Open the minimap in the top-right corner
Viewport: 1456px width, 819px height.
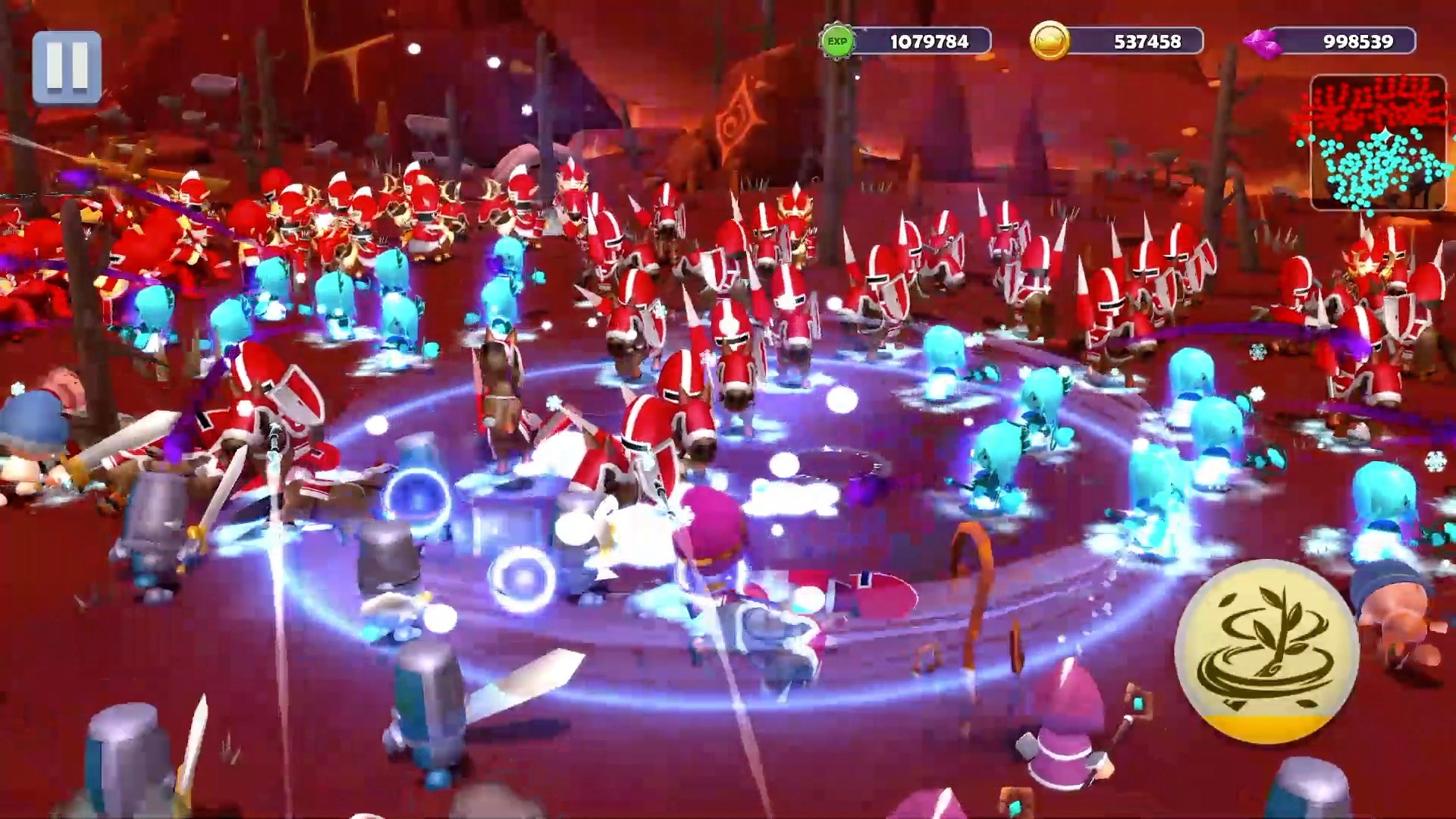[x=1380, y=140]
